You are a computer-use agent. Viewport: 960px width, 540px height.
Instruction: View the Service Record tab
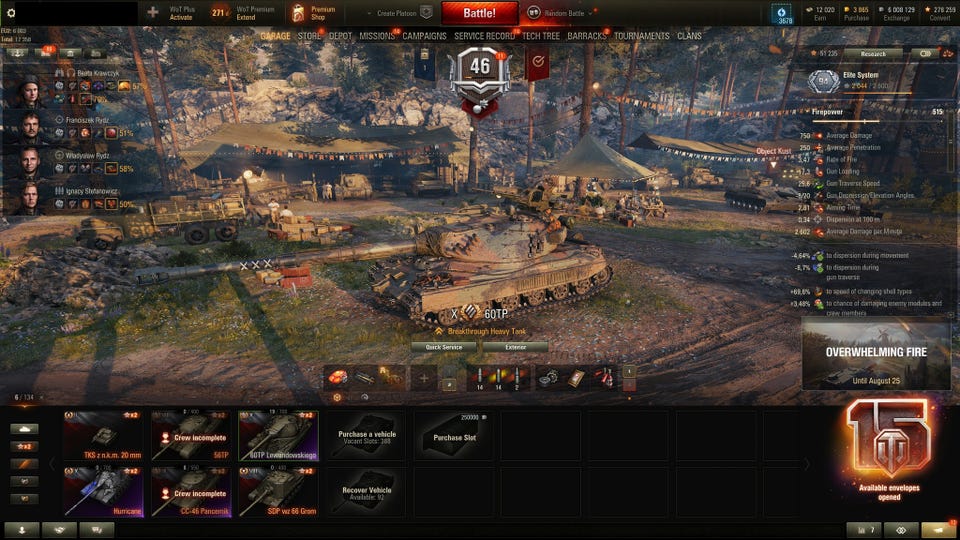point(485,36)
